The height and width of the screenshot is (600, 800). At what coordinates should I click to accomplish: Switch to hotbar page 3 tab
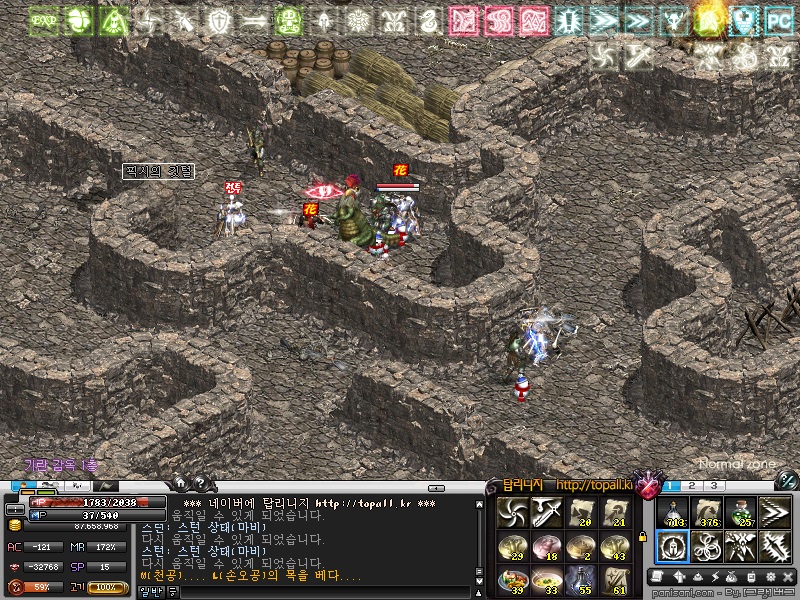pyautogui.click(x=714, y=486)
